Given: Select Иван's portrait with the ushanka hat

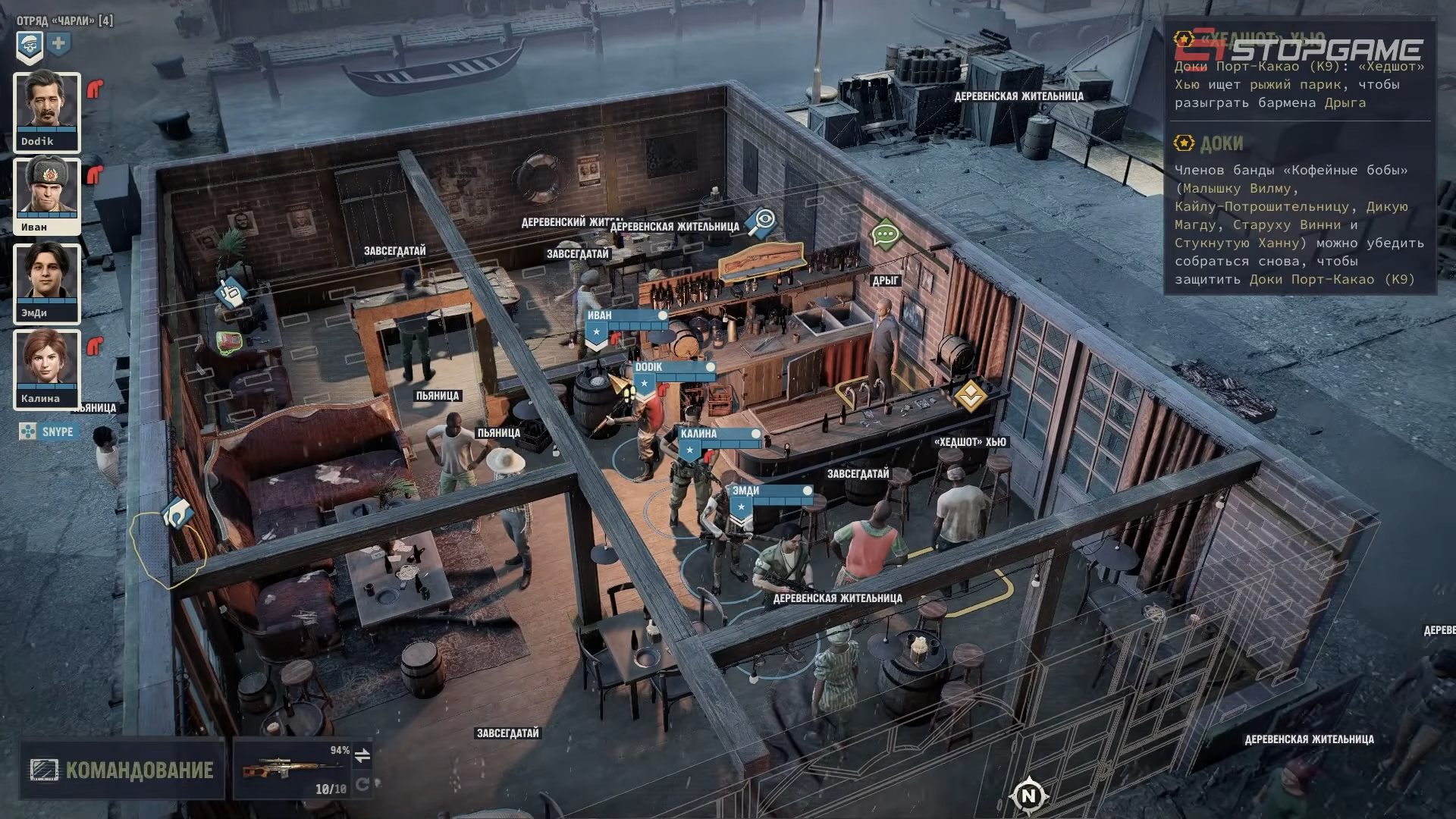Looking at the screenshot, I should (x=46, y=197).
